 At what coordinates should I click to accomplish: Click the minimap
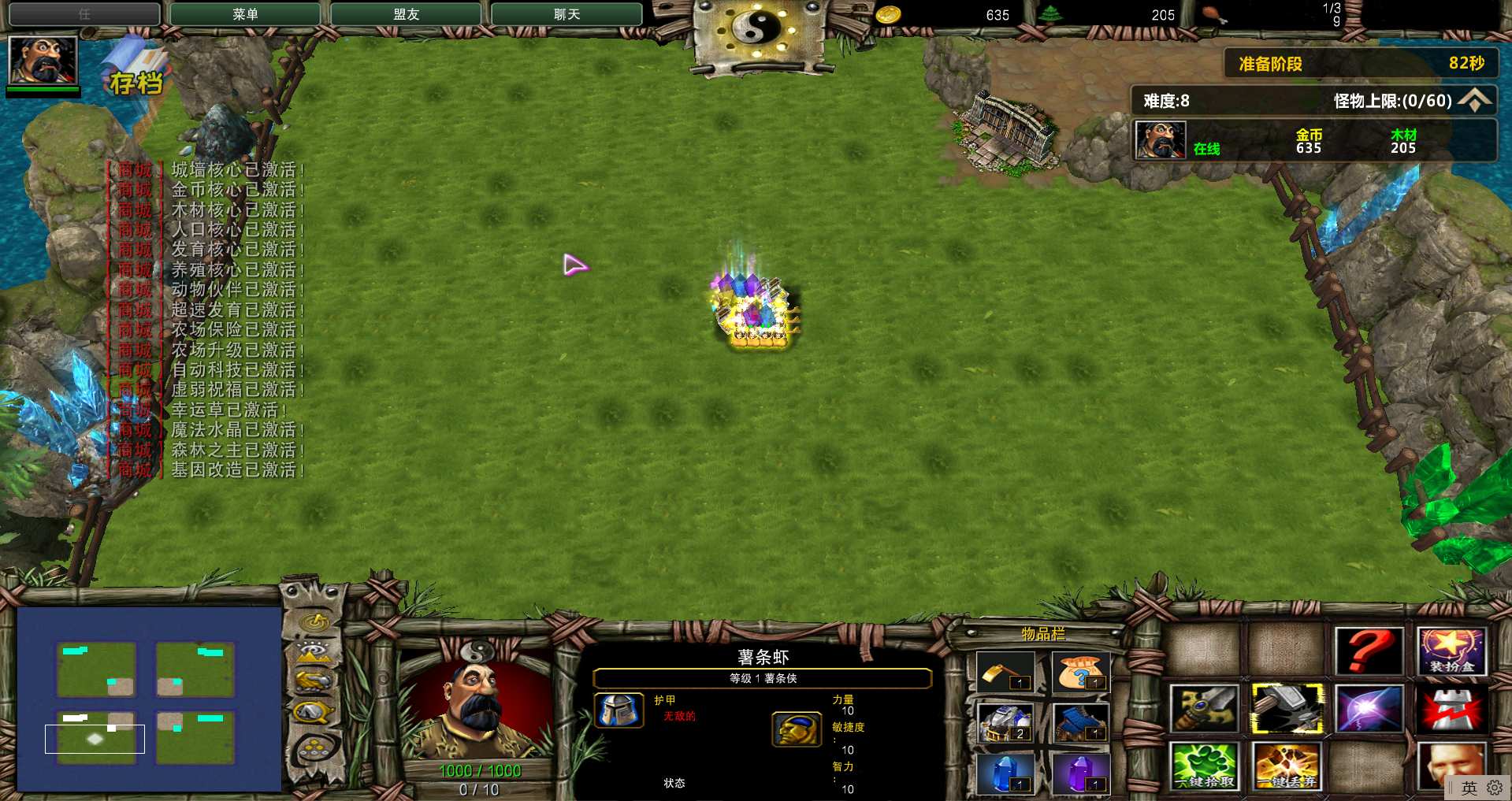click(149, 699)
